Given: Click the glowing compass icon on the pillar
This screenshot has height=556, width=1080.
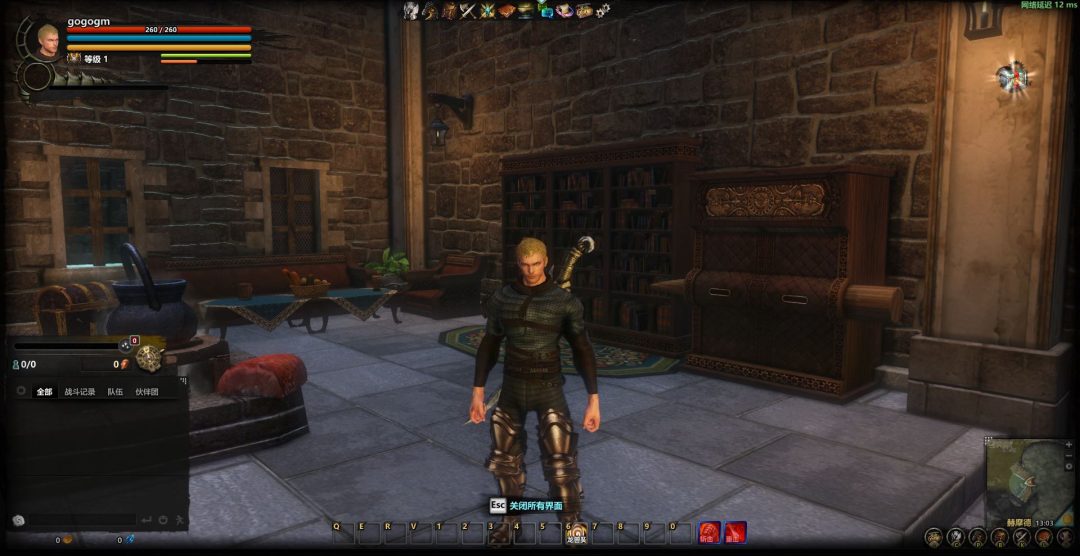Looking at the screenshot, I should (1012, 75).
